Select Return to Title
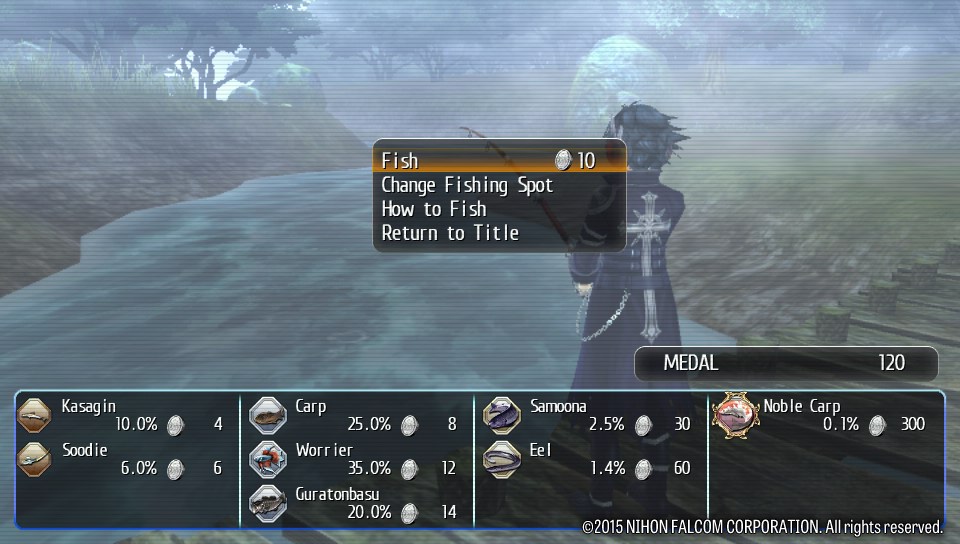960x544 pixels. click(x=450, y=233)
